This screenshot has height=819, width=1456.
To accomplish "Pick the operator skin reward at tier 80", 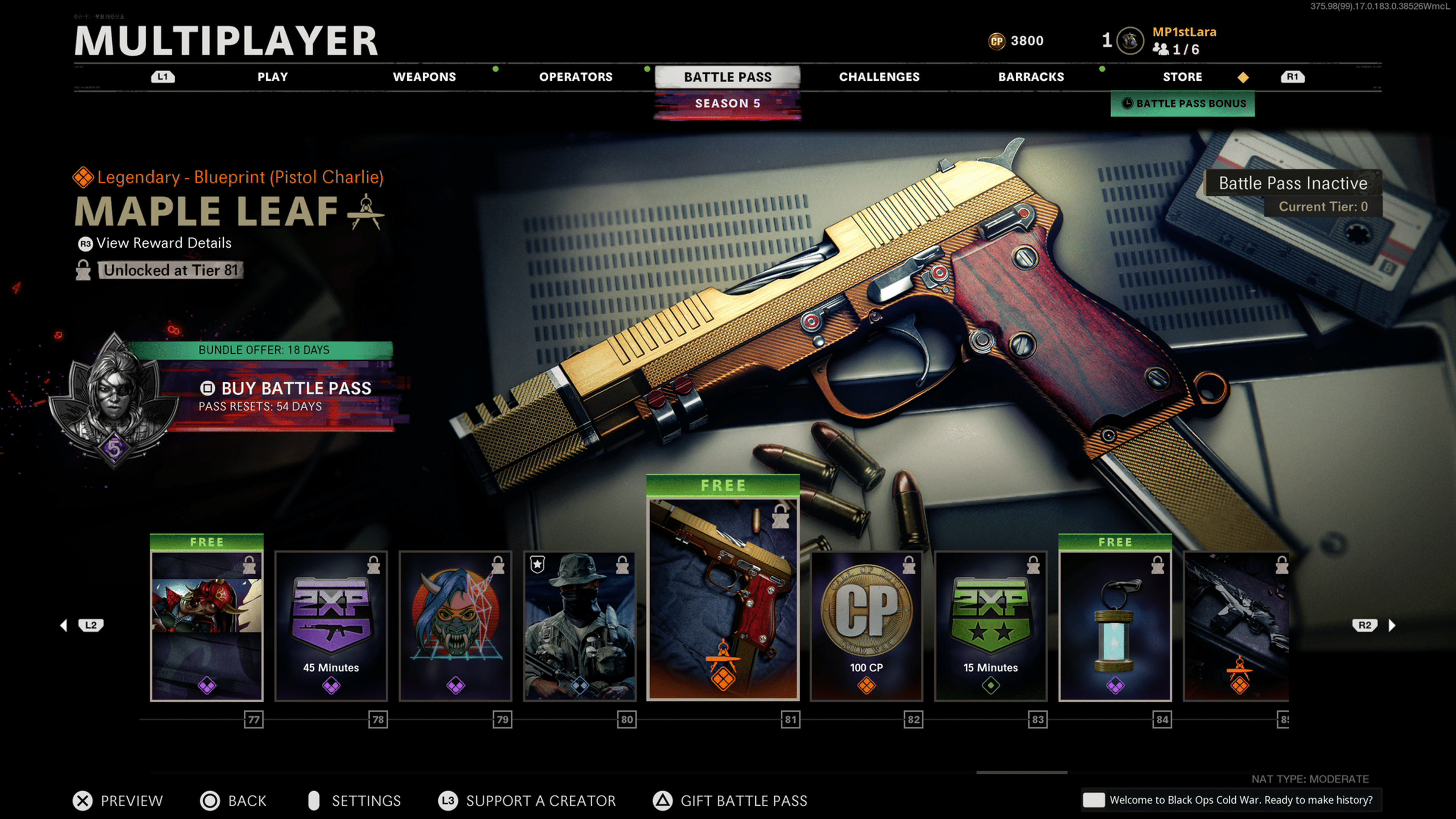I will 580,626.
